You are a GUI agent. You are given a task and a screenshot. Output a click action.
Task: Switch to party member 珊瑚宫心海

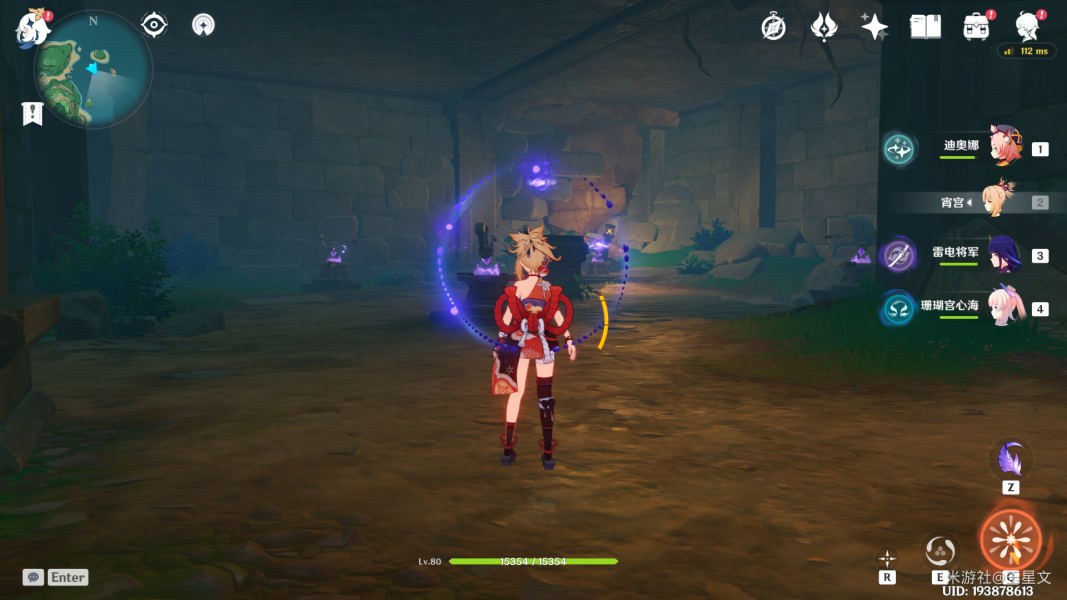(x=1003, y=307)
